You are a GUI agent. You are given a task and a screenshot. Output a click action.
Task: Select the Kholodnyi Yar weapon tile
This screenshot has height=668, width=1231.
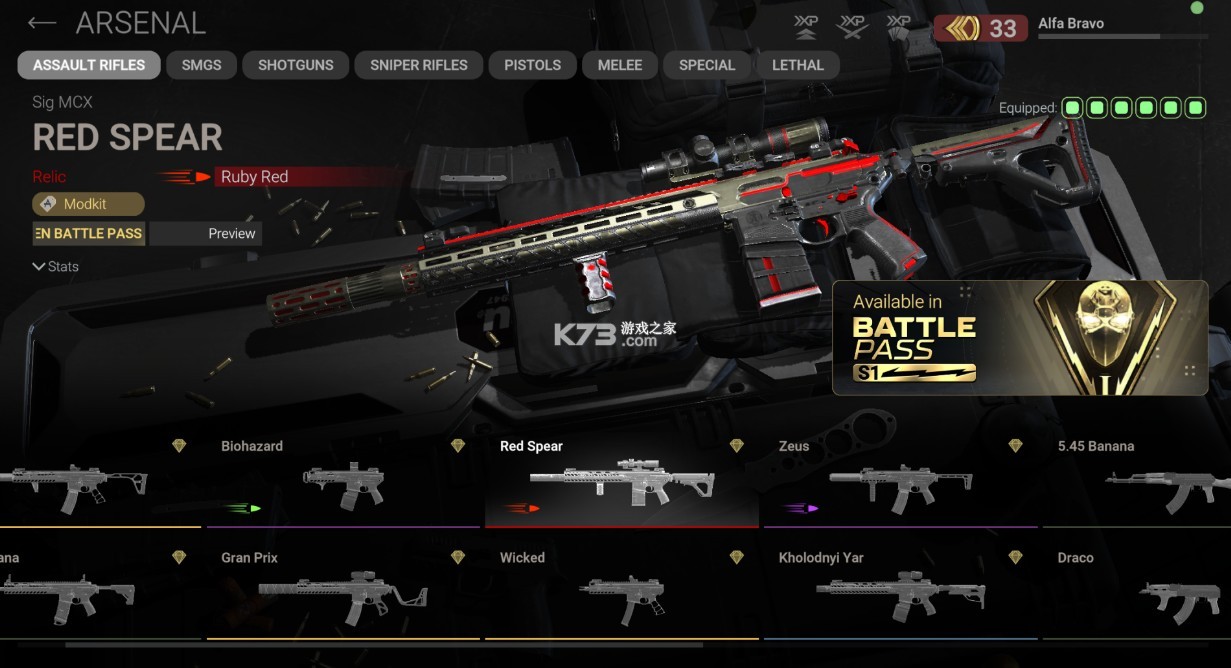tap(898, 592)
